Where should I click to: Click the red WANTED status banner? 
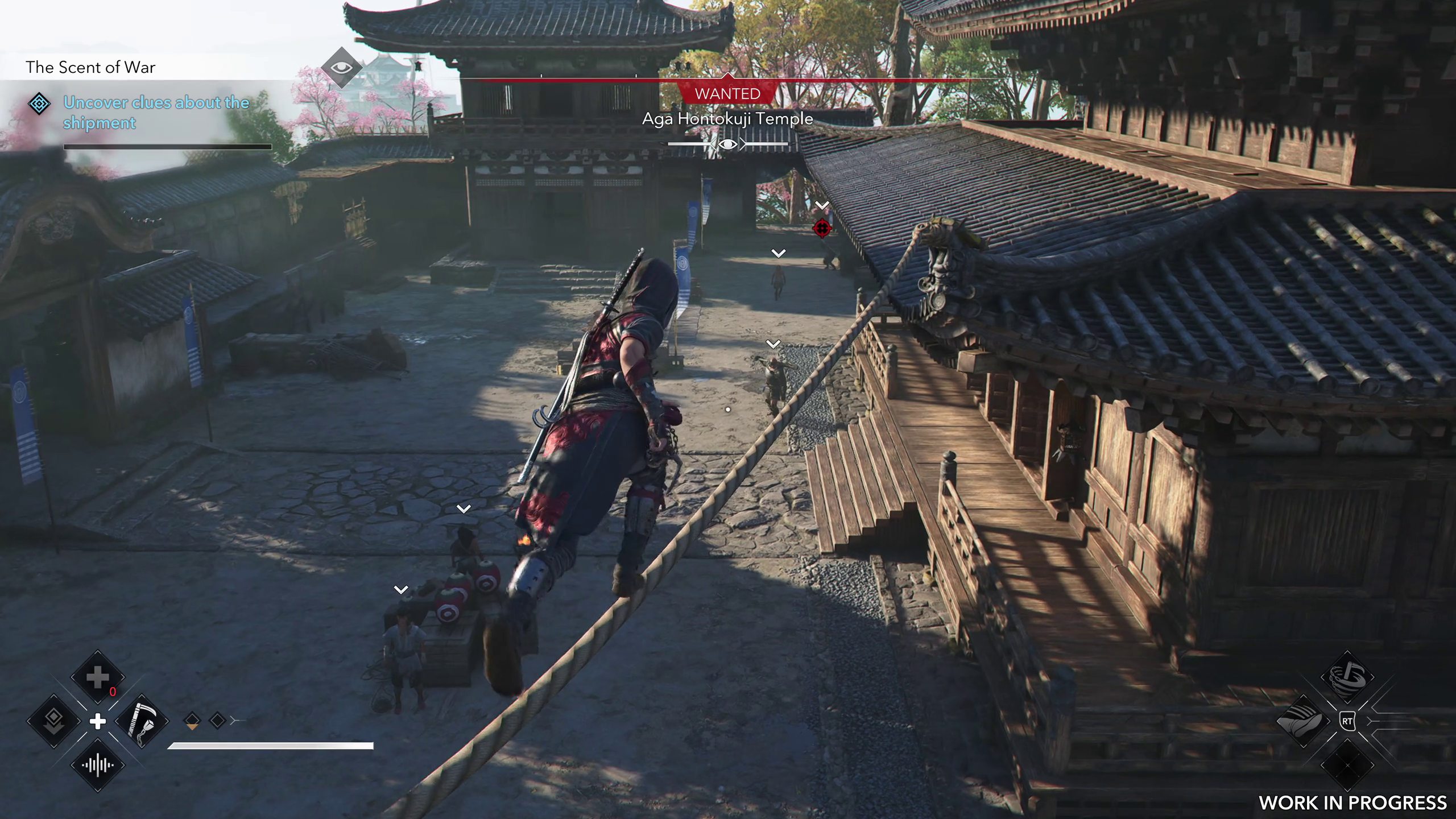click(x=727, y=94)
